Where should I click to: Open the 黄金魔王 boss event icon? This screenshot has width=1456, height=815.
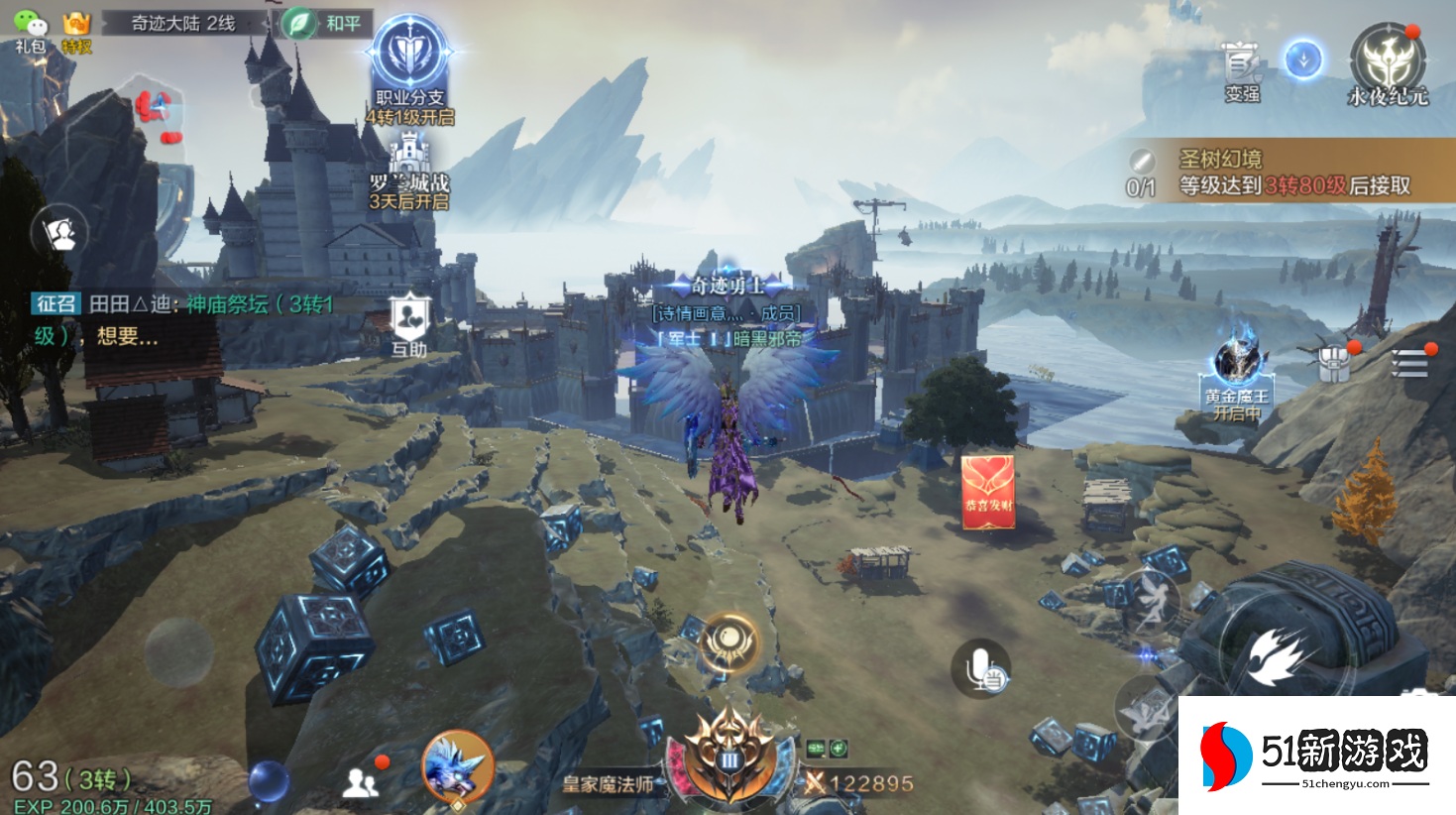(1237, 375)
